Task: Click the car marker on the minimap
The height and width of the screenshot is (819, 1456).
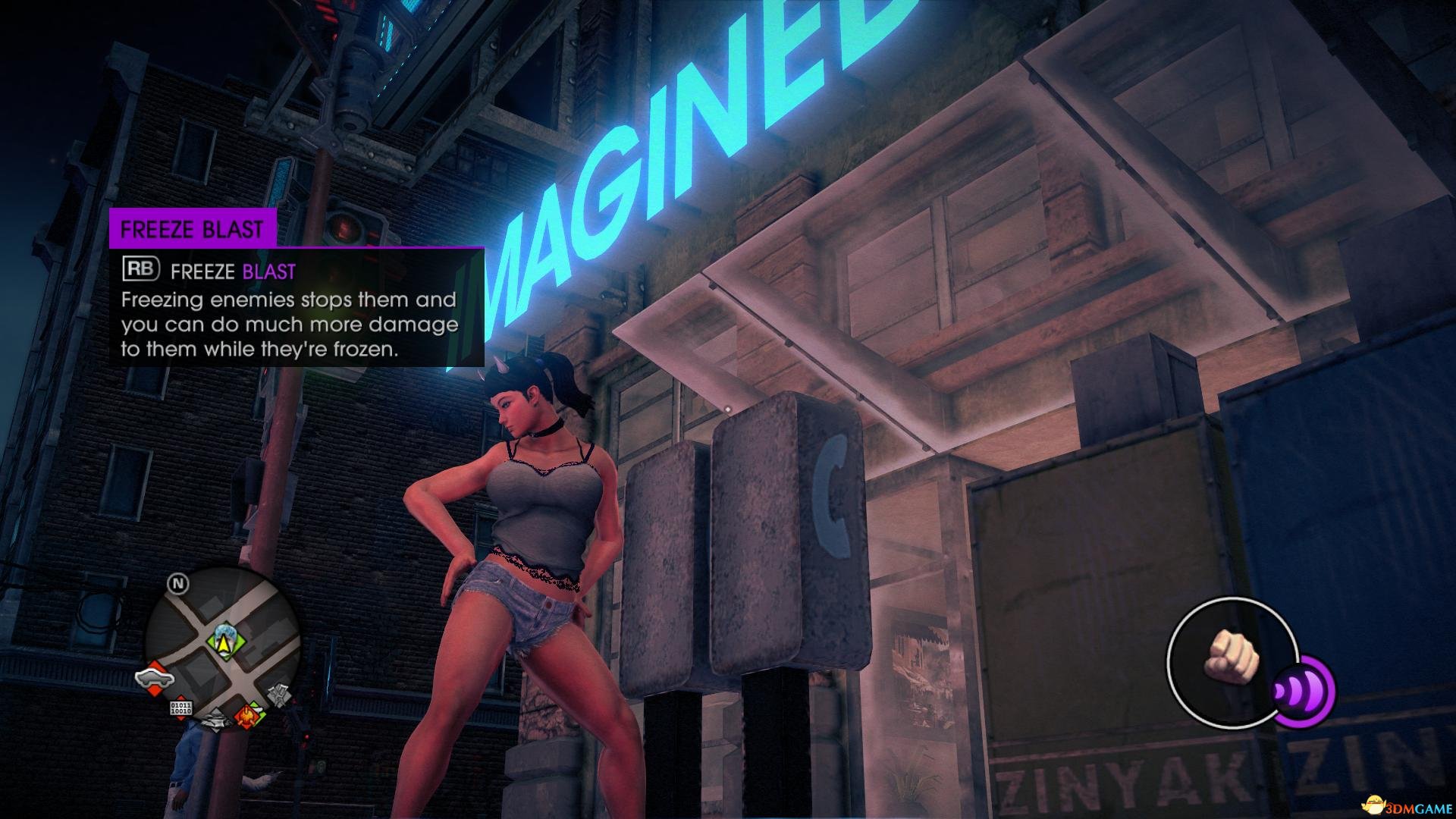Action: click(x=155, y=677)
